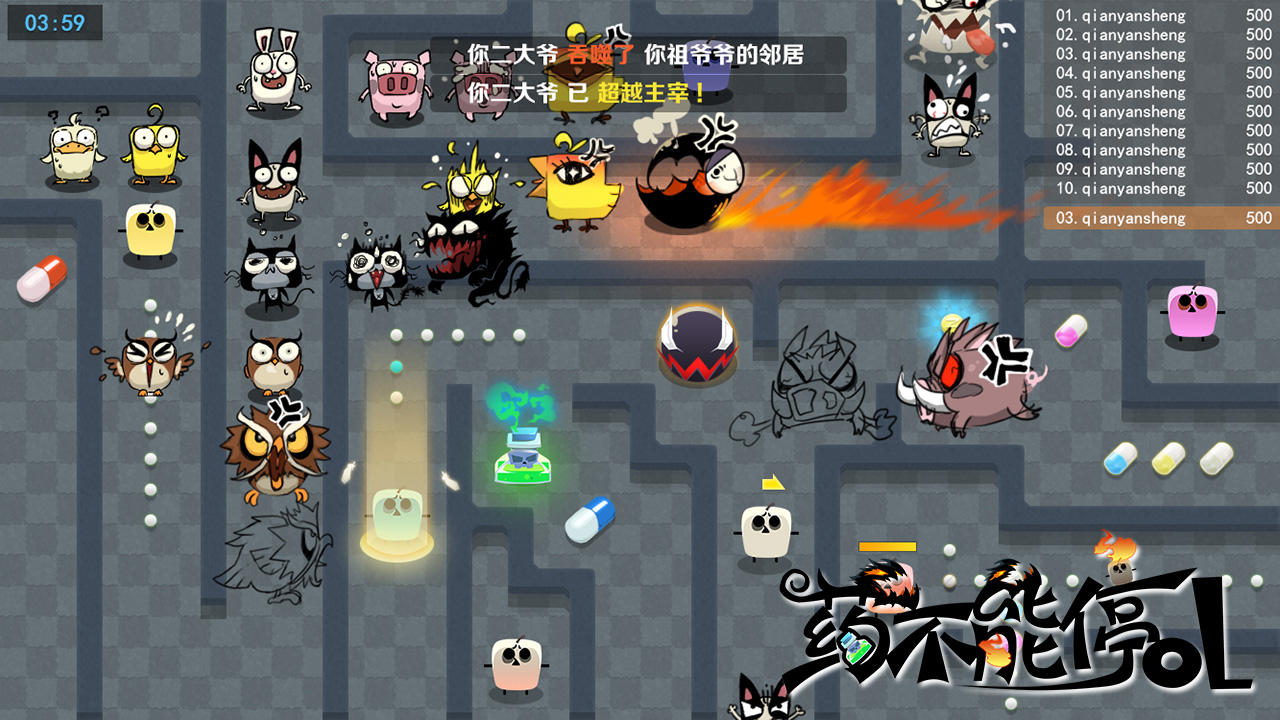Select the pink capsule beside the pink pig
Image resolution: width=1280 pixels, height=720 pixels.
pyautogui.click(x=1070, y=330)
